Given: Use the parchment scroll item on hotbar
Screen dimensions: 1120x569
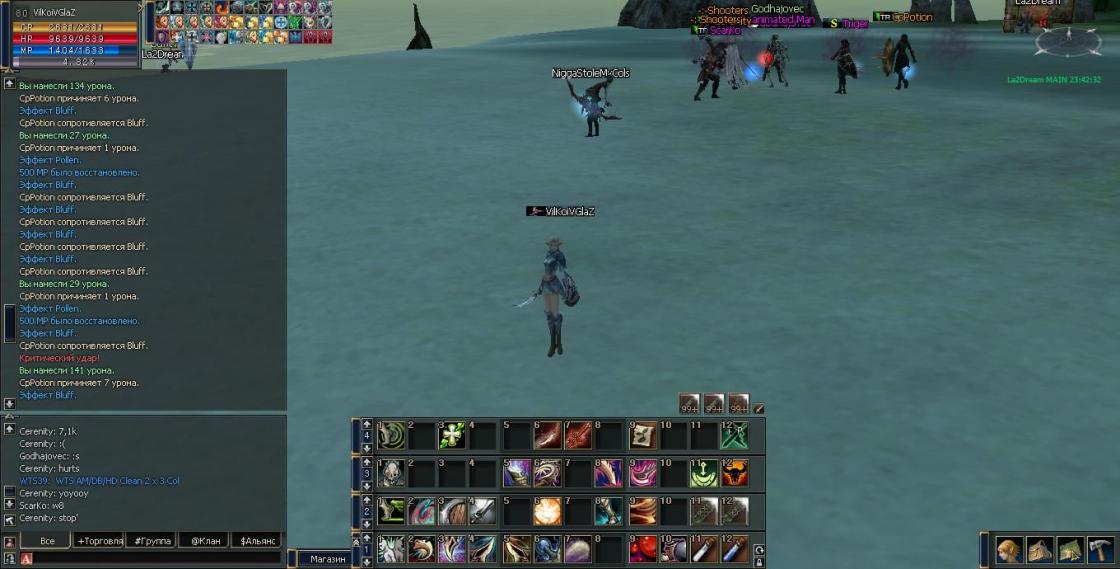Looking at the screenshot, I should [x=642, y=435].
